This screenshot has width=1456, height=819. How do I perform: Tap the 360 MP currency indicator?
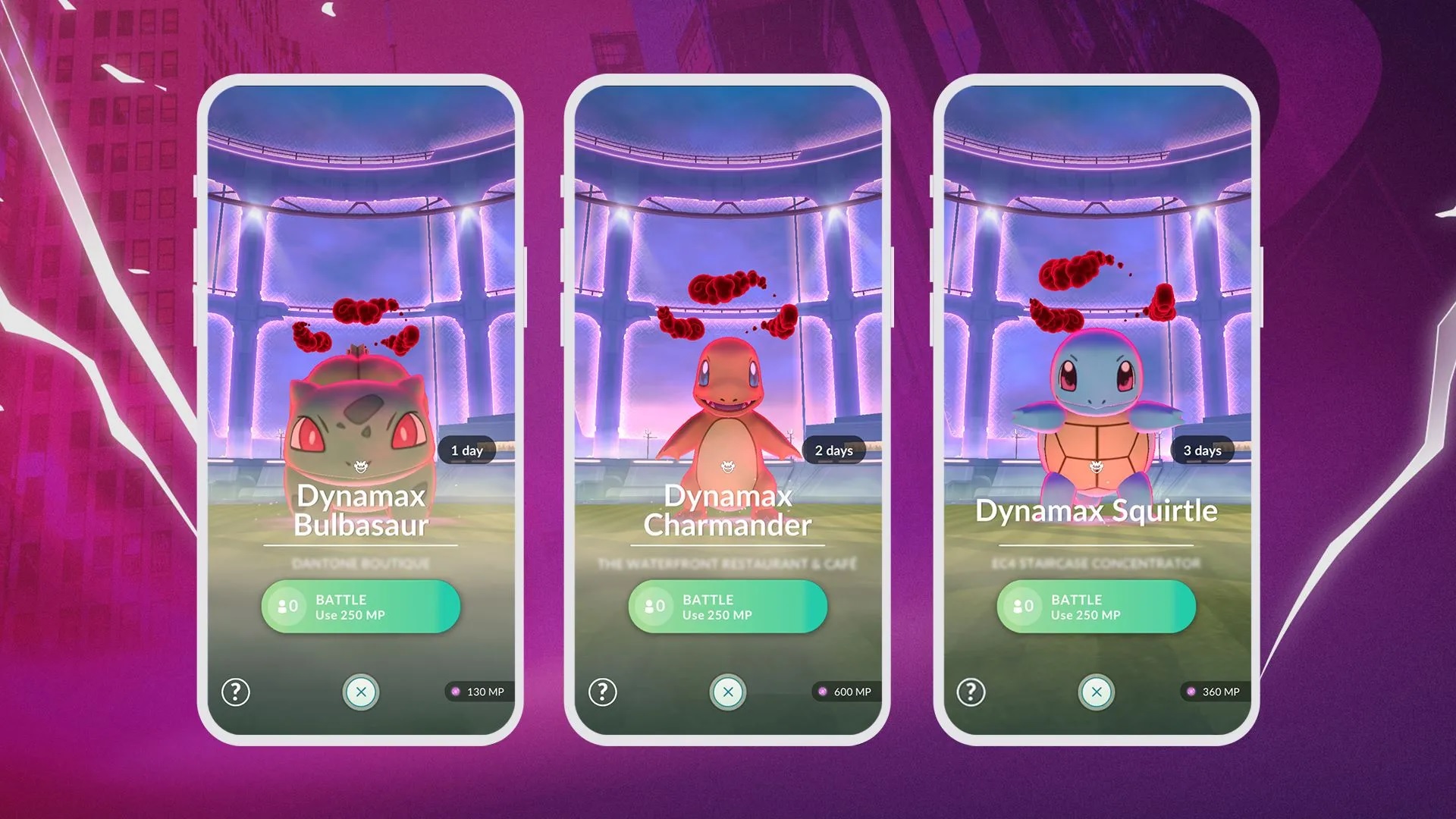(x=1214, y=692)
